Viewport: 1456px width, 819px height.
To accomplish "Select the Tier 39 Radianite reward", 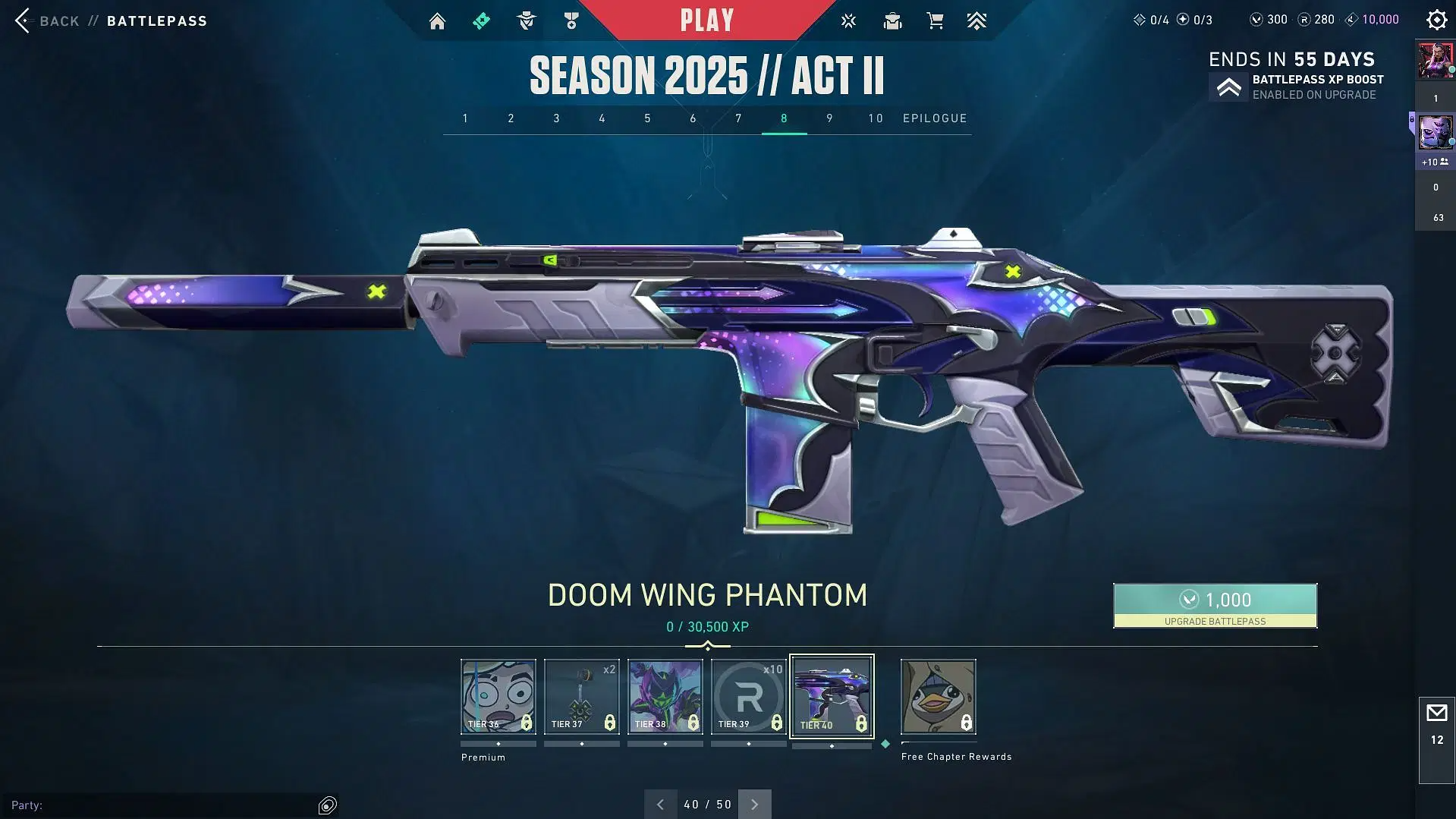I will [x=748, y=696].
